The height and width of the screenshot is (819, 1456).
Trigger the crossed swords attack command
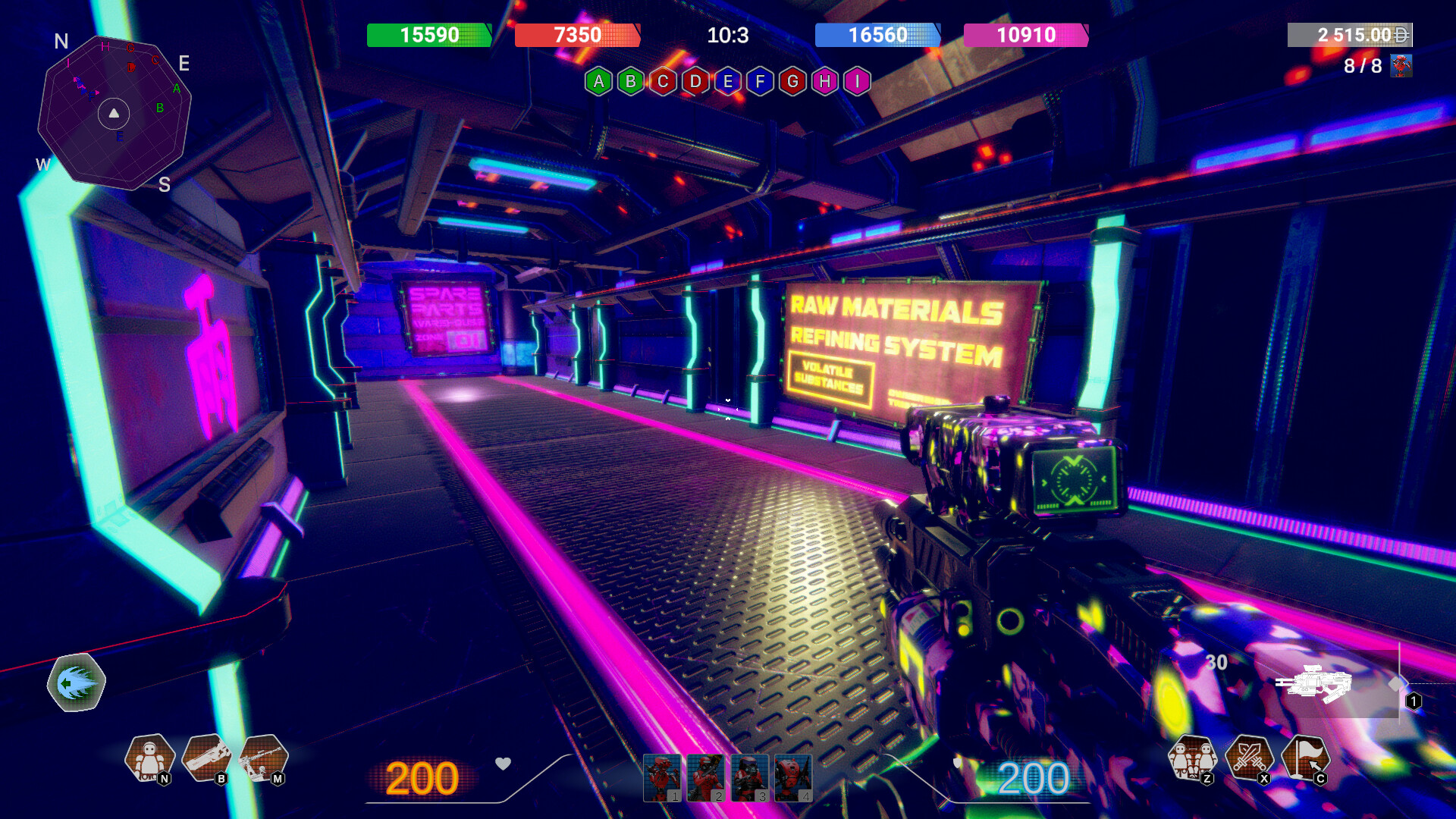coord(1249,758)
